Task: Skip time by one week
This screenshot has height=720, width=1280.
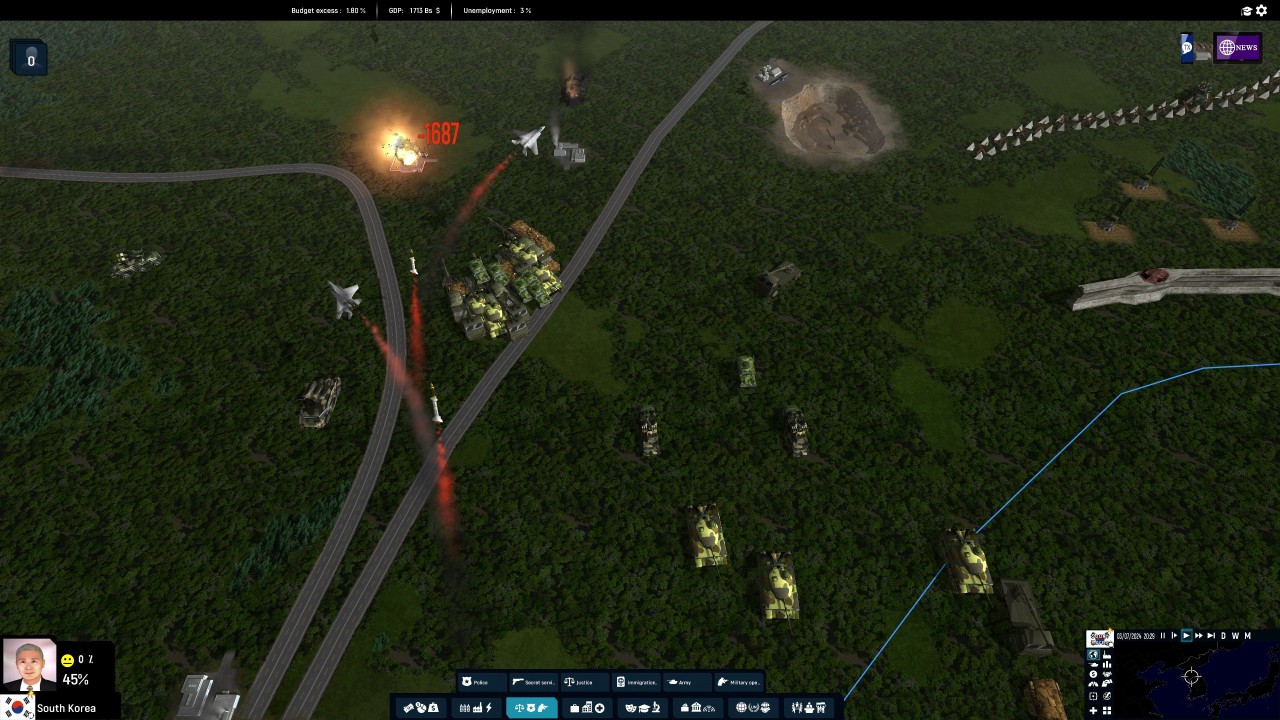Action: point(1235,636)
